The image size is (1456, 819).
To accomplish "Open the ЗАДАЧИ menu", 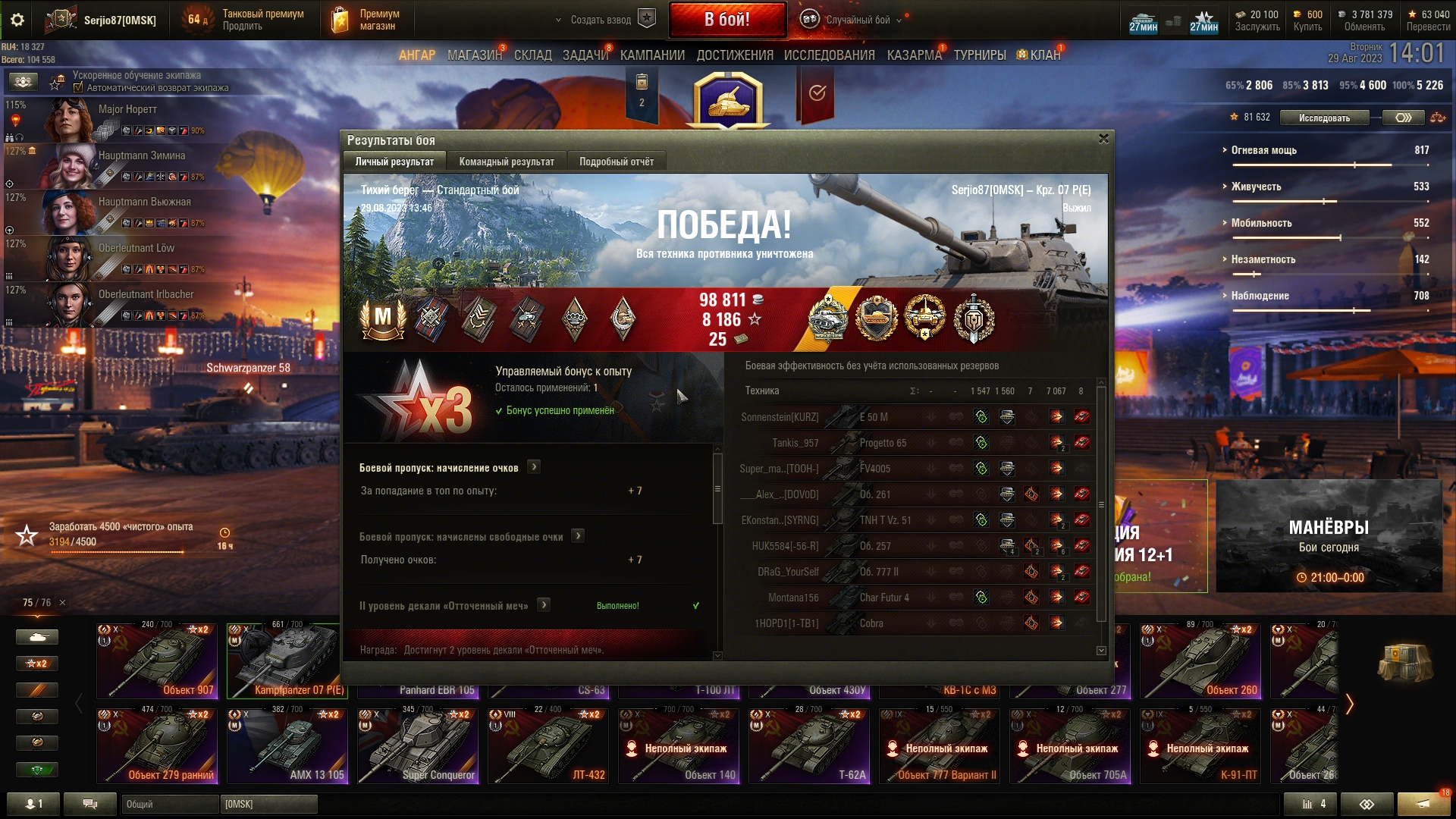I will click(585, 55).
